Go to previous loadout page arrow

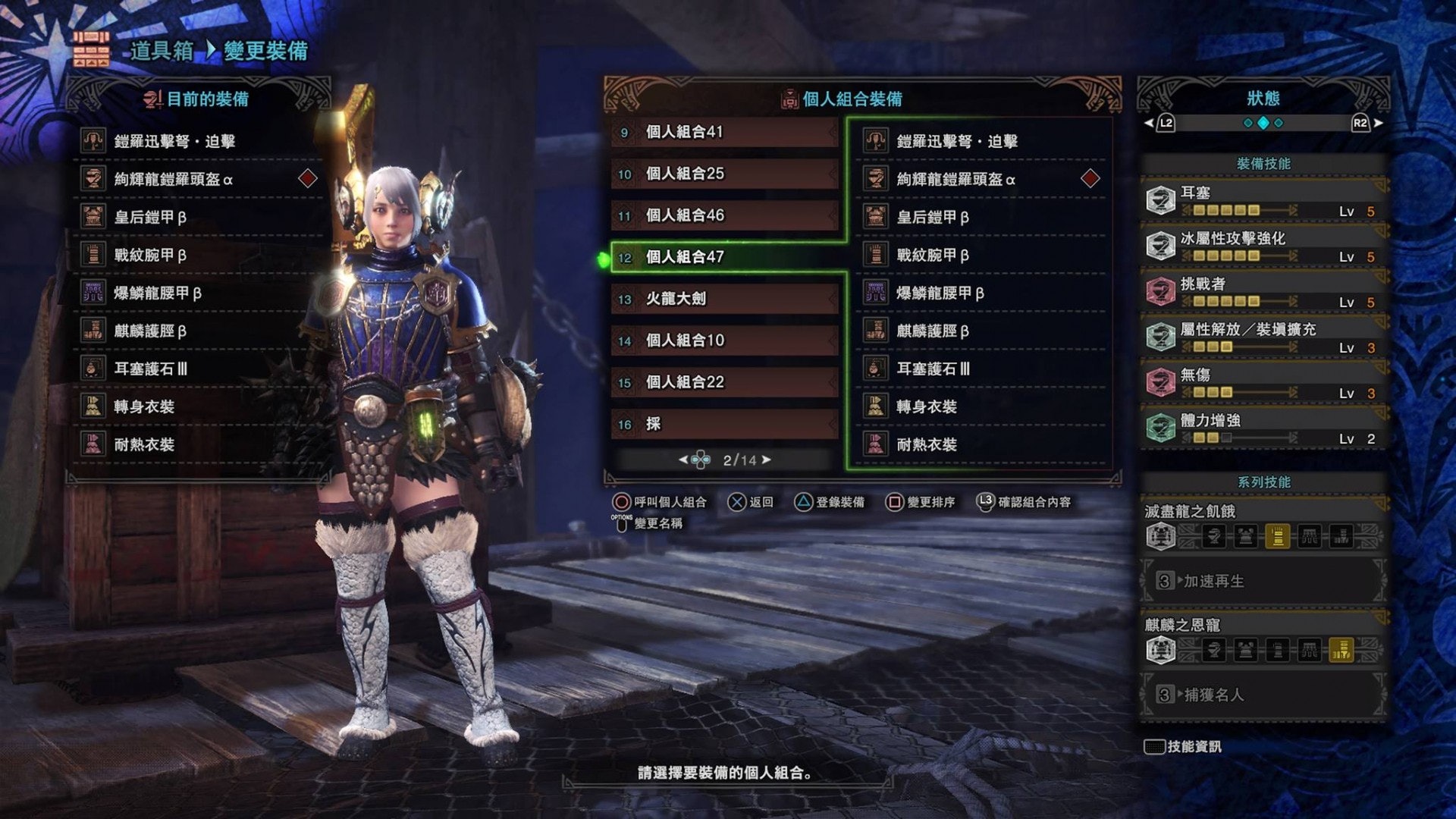click(682, 460)
